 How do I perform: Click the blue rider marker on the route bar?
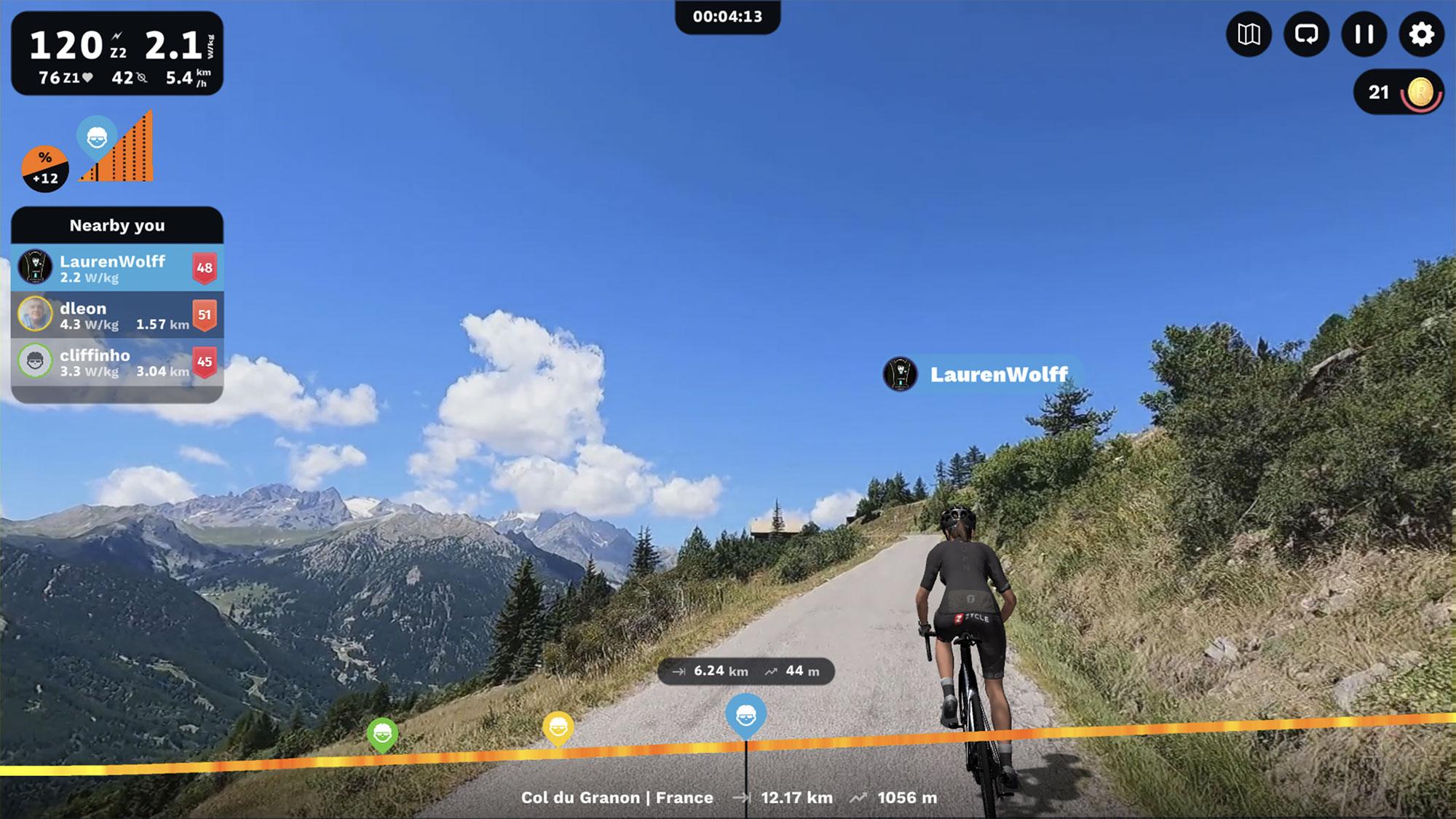(745, 713)
